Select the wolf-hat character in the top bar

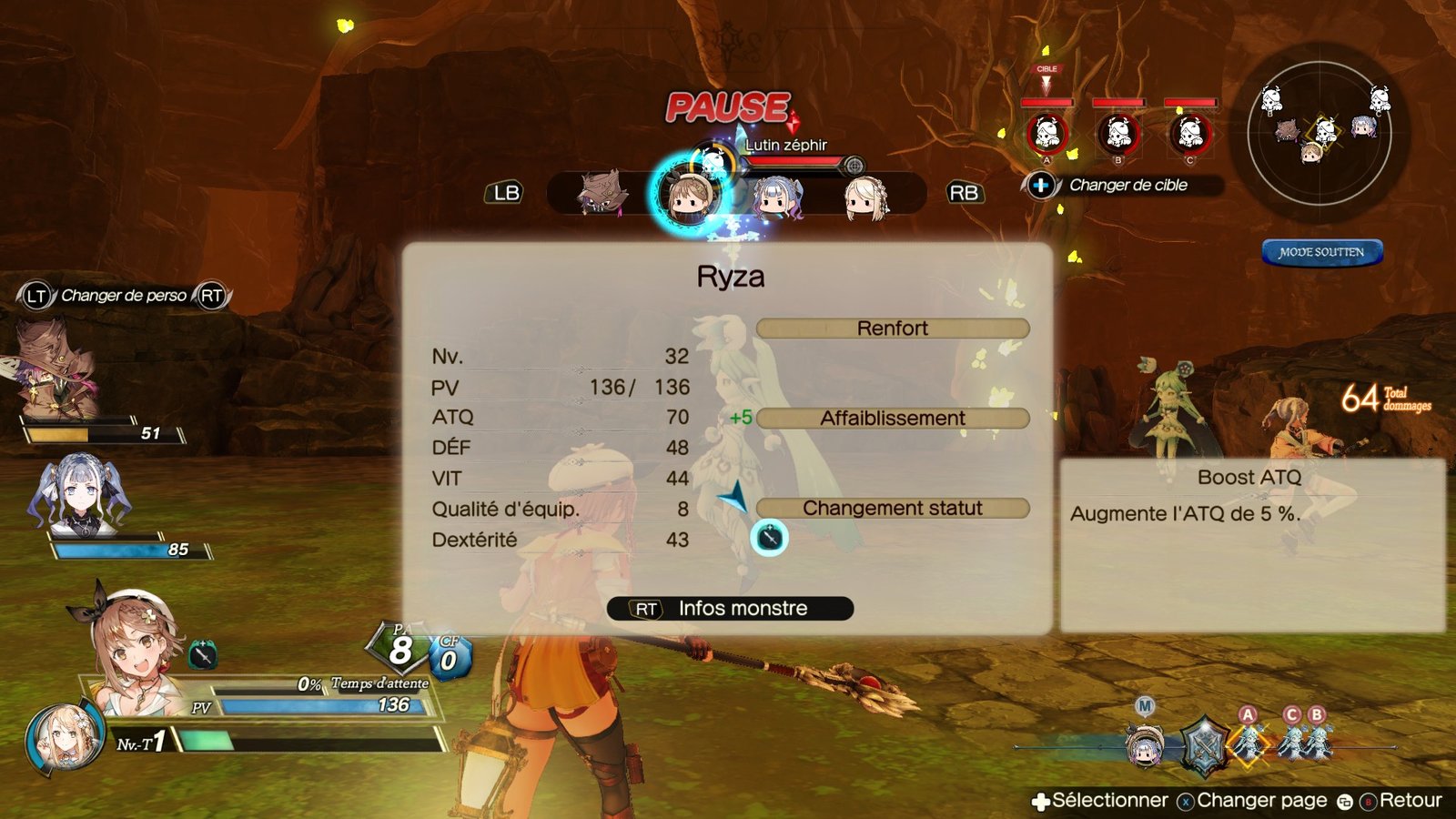pyautogui.click(x=602, y=194)
